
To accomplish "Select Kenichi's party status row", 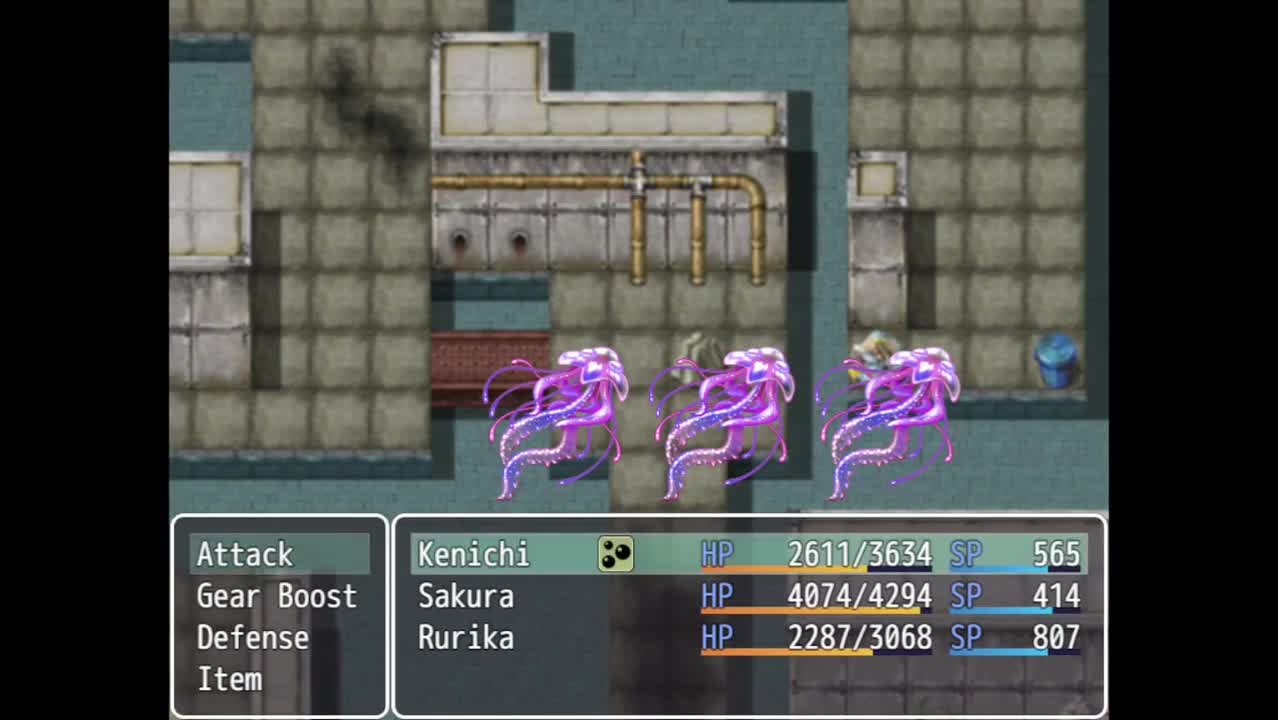I will pyautogui.click(x=748, y=554).
